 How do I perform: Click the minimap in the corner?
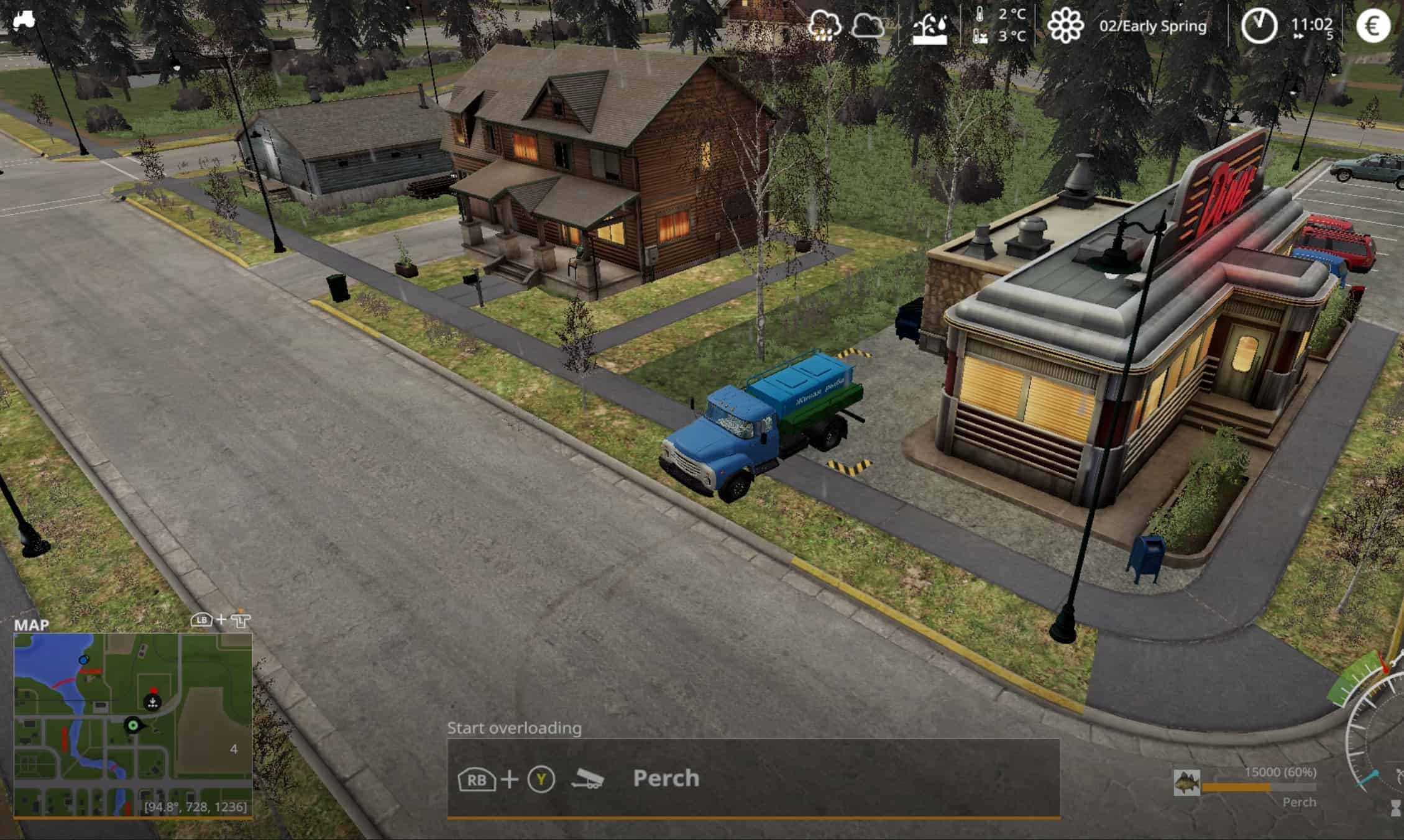133,724
